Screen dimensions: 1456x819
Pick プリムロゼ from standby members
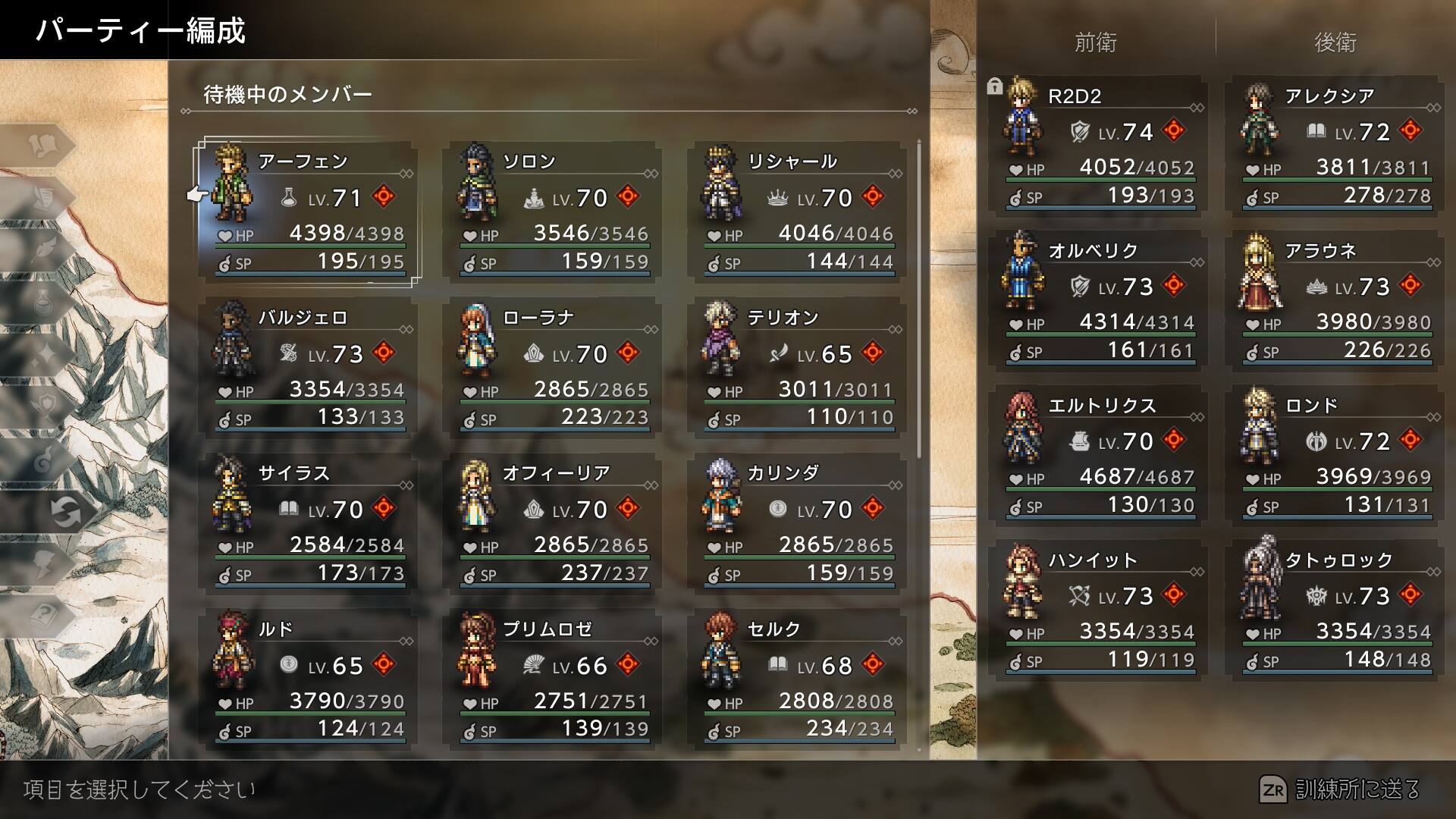point(552,680)
